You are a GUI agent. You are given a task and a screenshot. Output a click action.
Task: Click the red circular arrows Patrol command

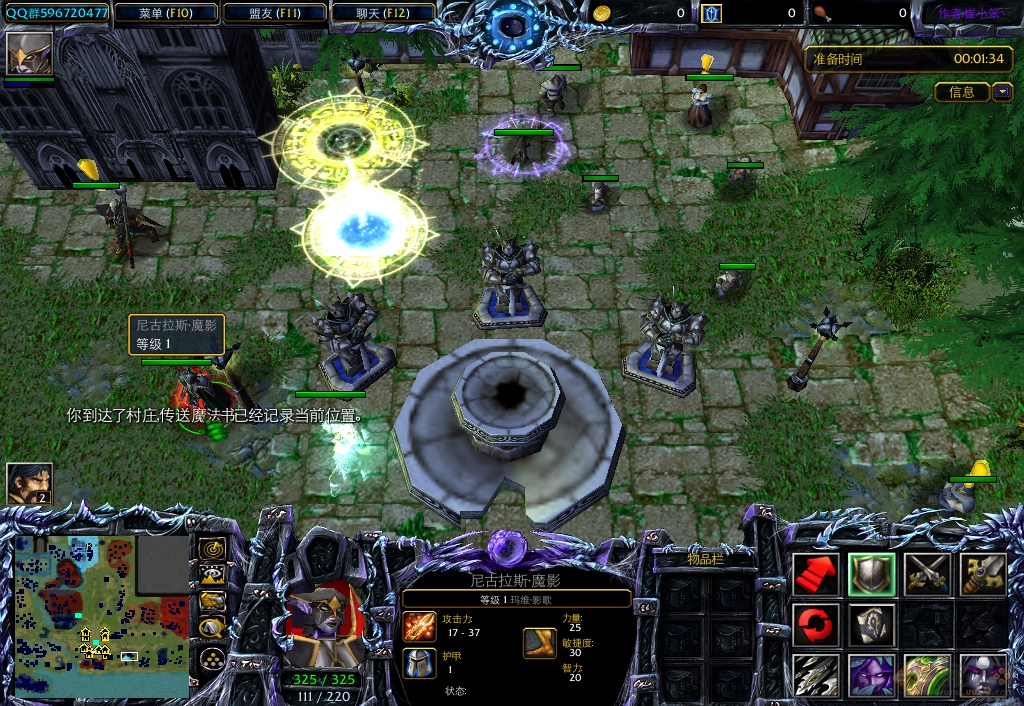[816, 625]
